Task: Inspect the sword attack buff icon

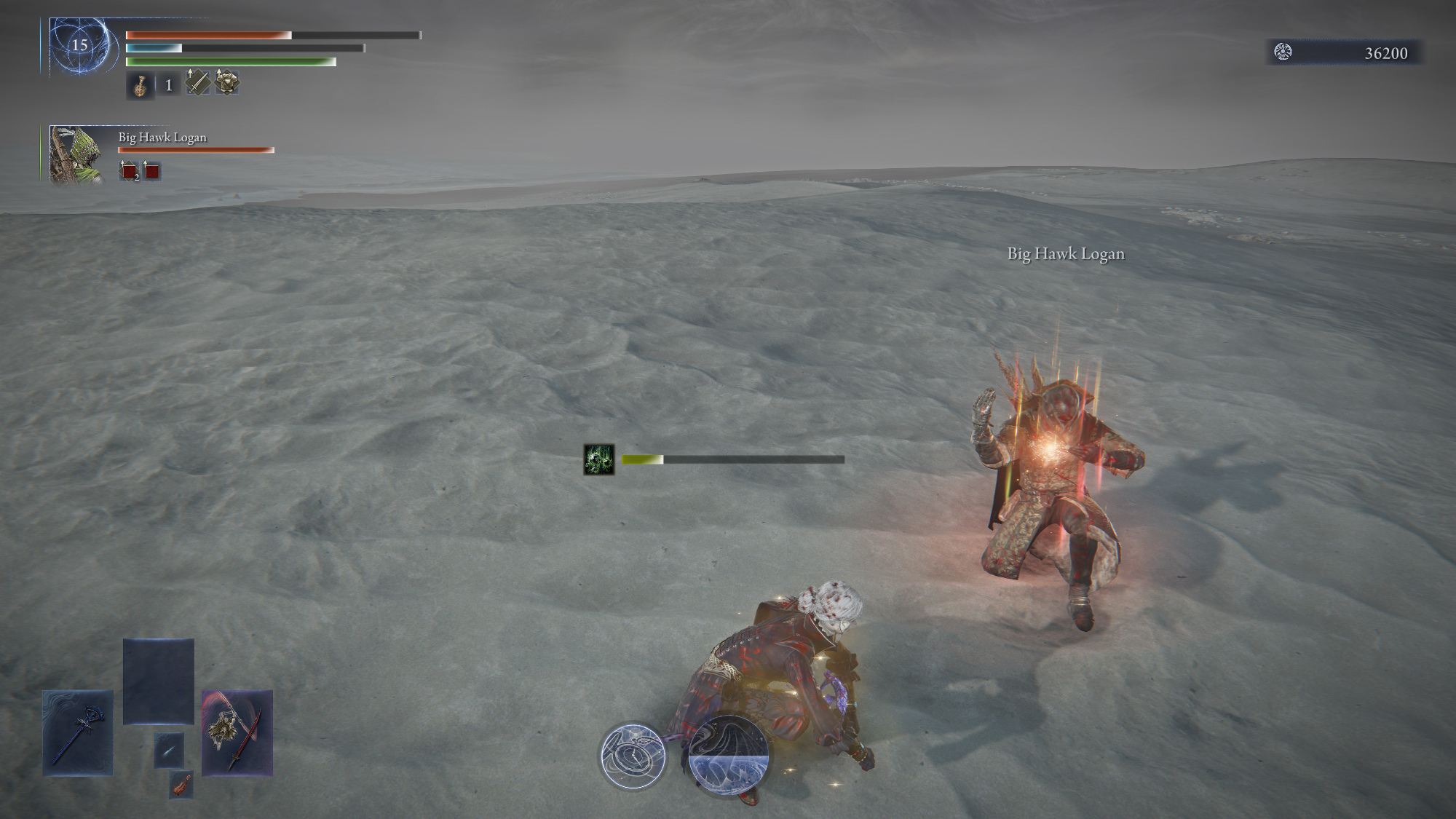Action: pos(197,82)
